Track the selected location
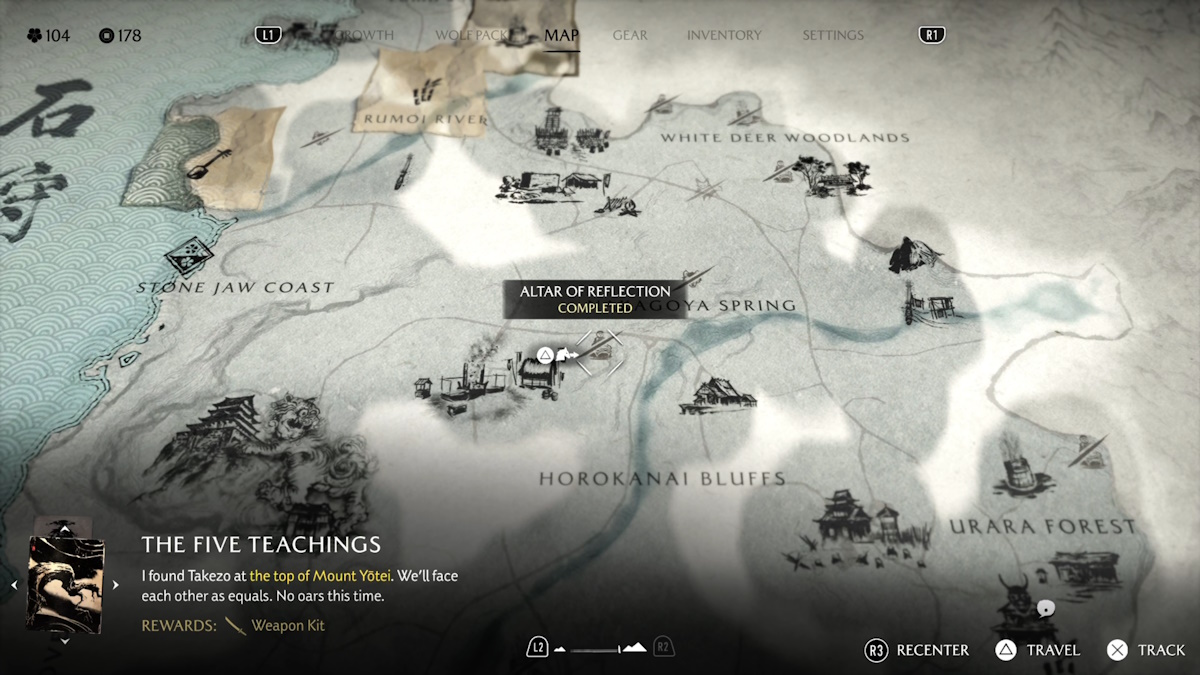 [1146, 650]
